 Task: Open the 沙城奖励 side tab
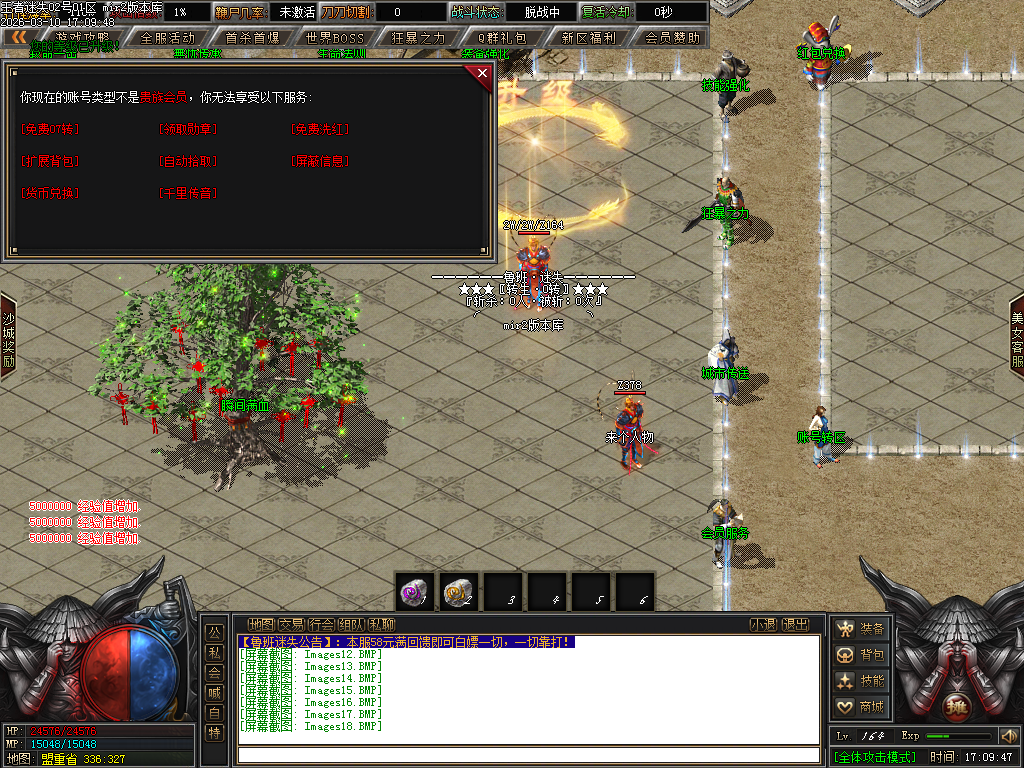(8, 342)
